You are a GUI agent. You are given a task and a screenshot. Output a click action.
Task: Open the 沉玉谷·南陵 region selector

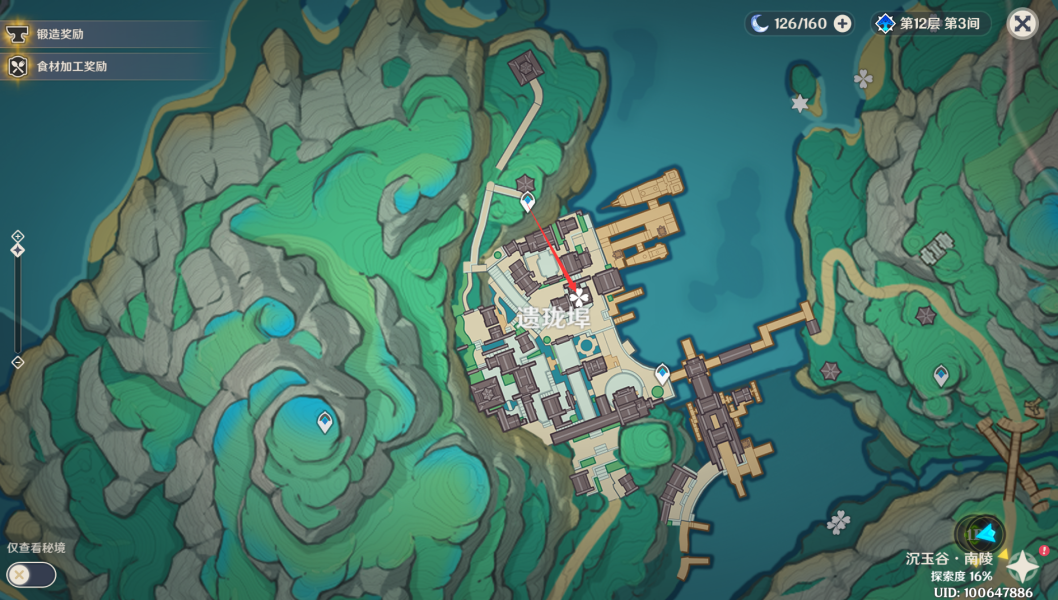948,559
